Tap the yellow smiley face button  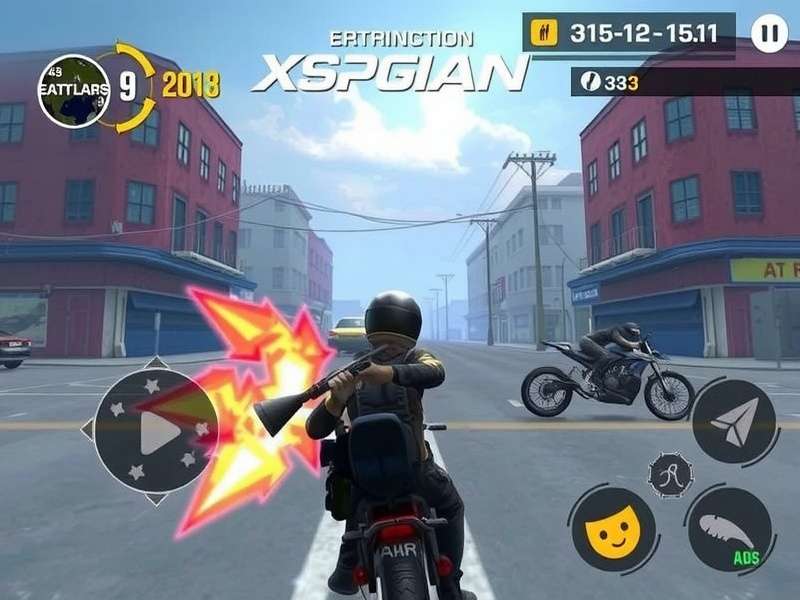(612, 529)
